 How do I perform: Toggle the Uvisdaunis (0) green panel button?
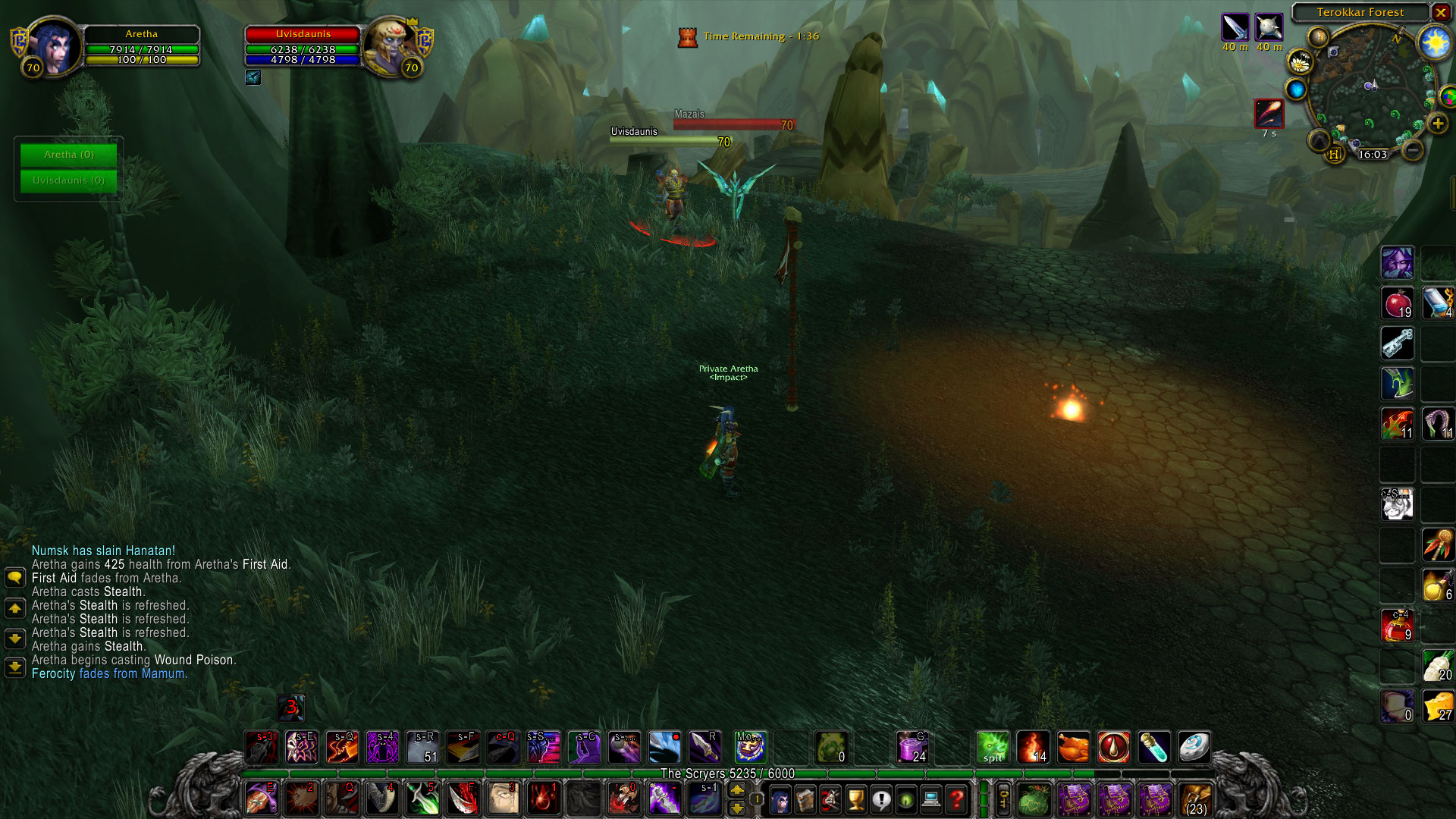click(68, 180)
